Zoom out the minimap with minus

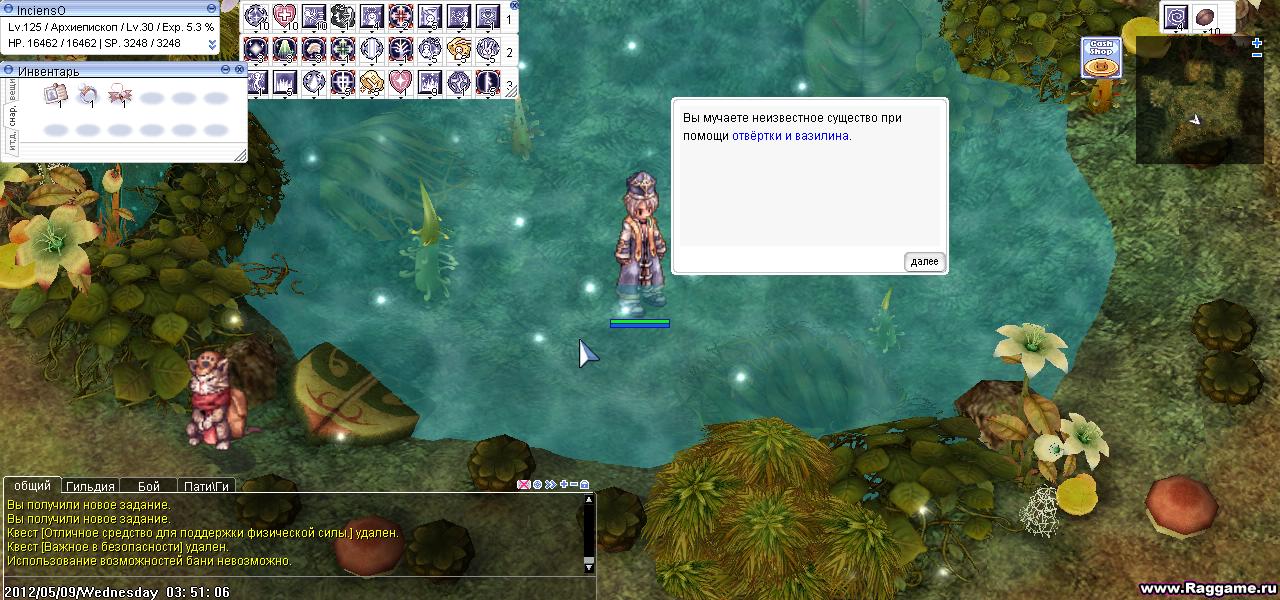point(1257,55)
